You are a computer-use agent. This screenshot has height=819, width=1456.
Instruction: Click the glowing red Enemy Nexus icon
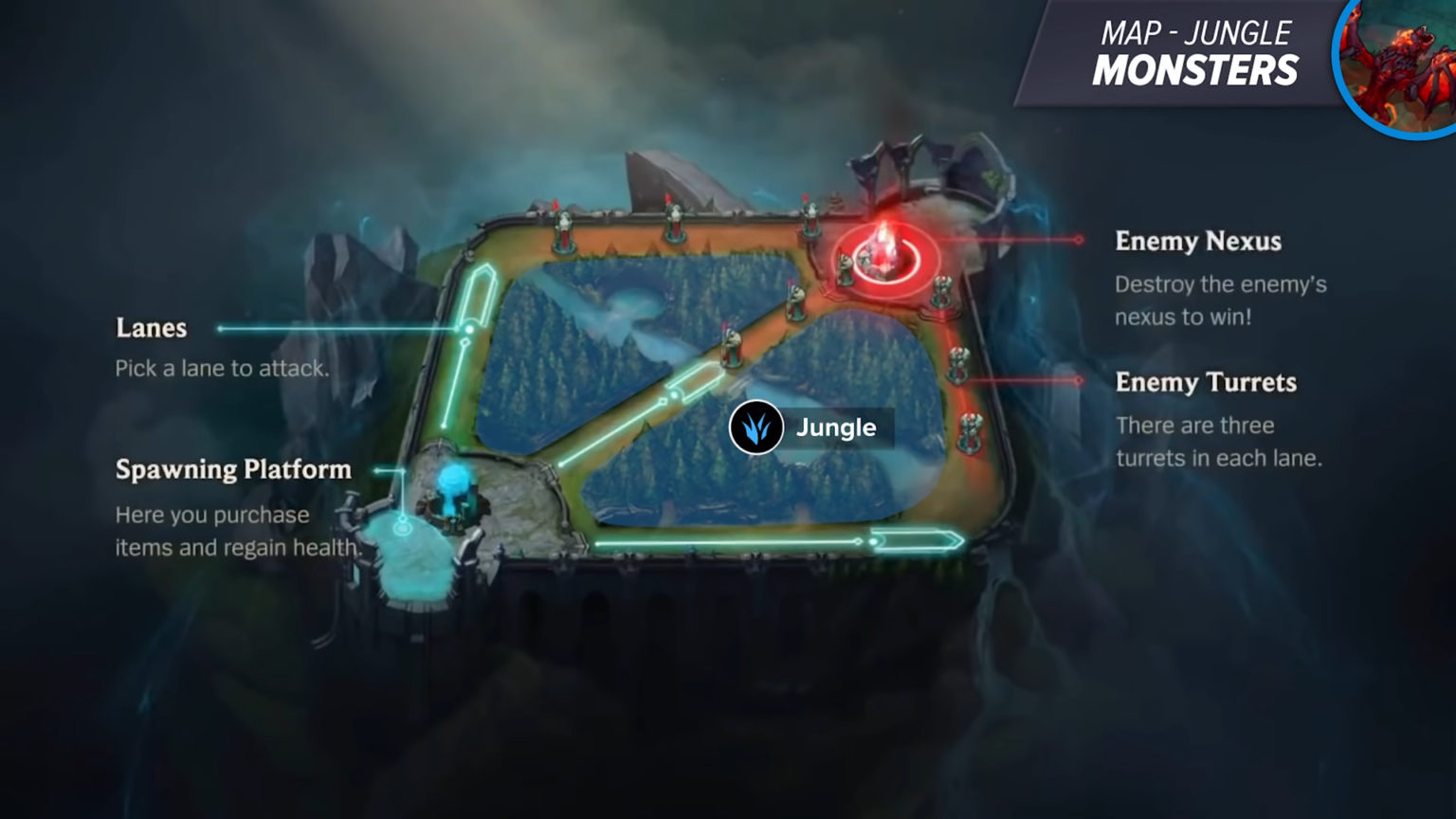tap(885, 248)
